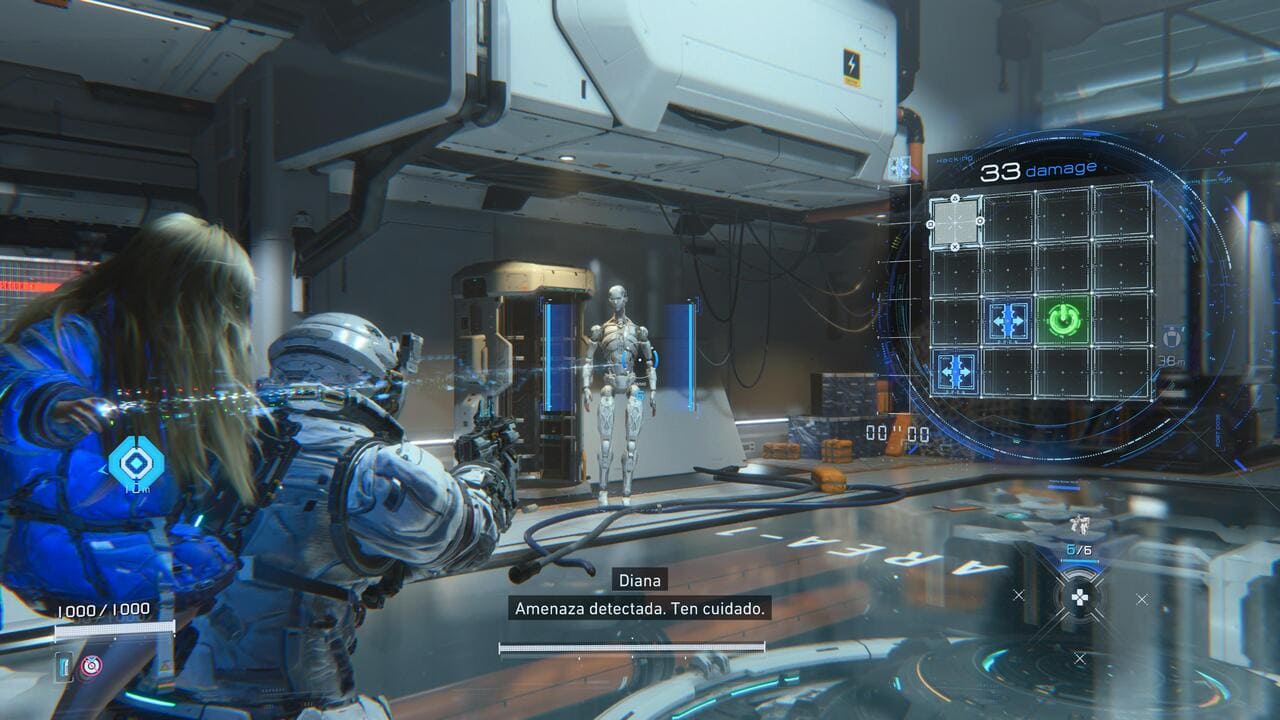Select the highlighted cursor tile on hacking grid
Viewport: 1280px width, 720px height.
pyautogui.click(x=954, y=222)
